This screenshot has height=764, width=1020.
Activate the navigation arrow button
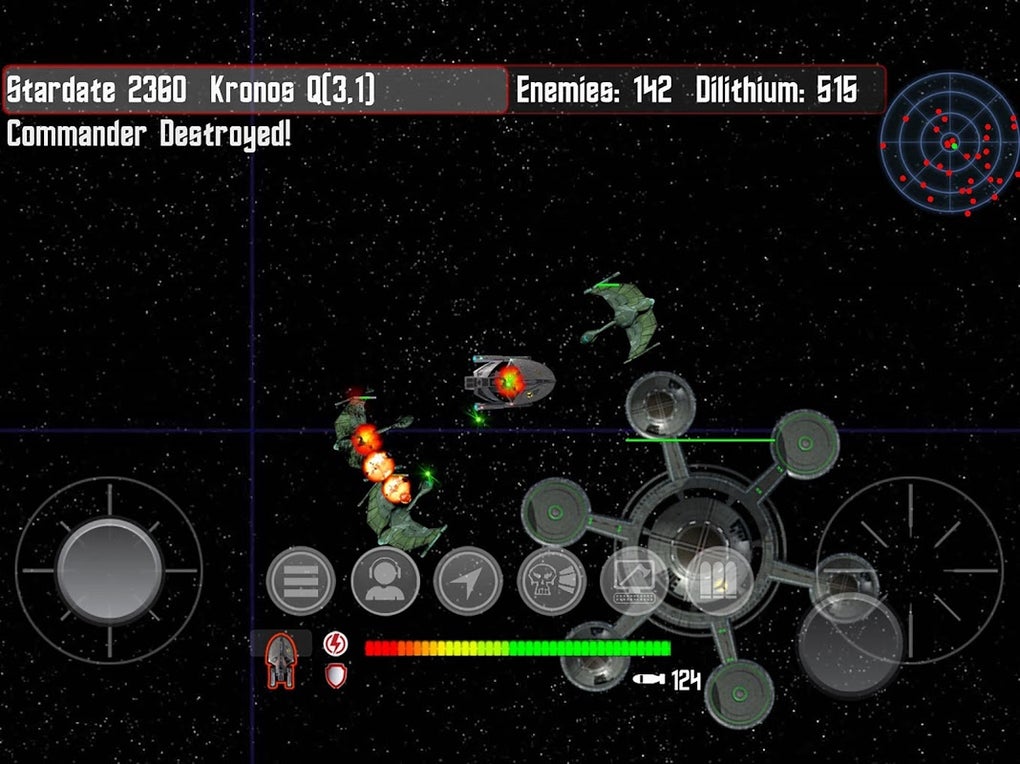pos(468,581)
